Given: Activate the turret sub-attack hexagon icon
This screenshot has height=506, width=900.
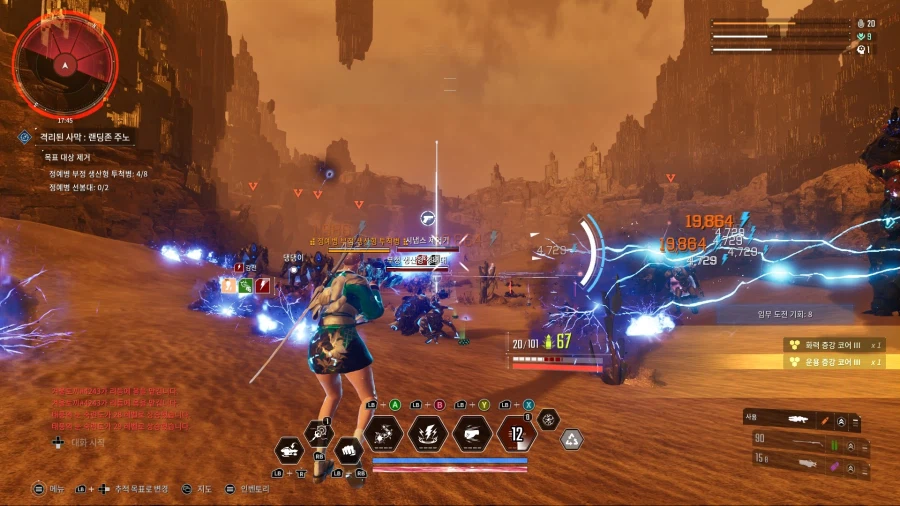Looking at the screenshot, I should click(289, 450).
